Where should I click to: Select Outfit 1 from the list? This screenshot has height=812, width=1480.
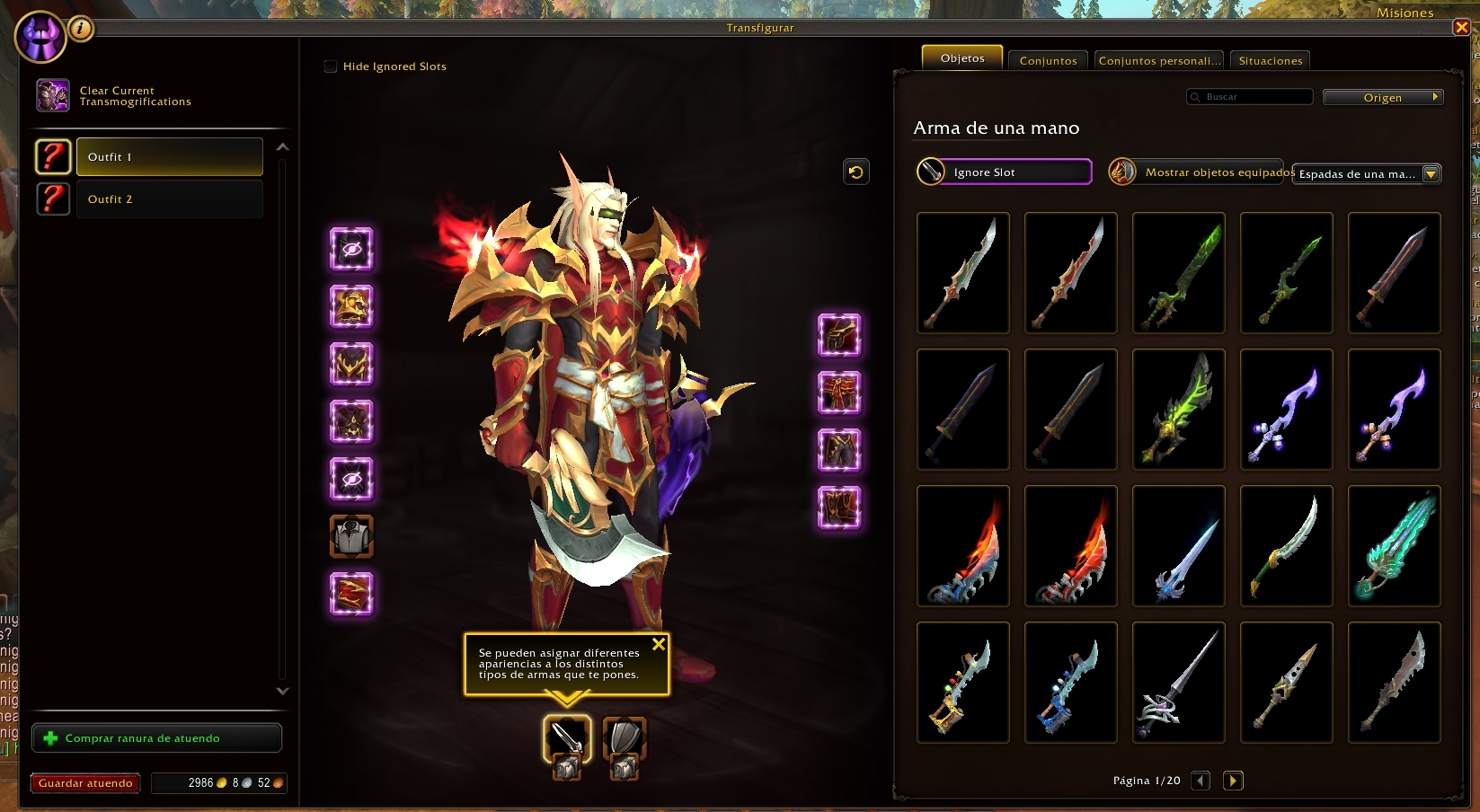(x=169, y=157)
